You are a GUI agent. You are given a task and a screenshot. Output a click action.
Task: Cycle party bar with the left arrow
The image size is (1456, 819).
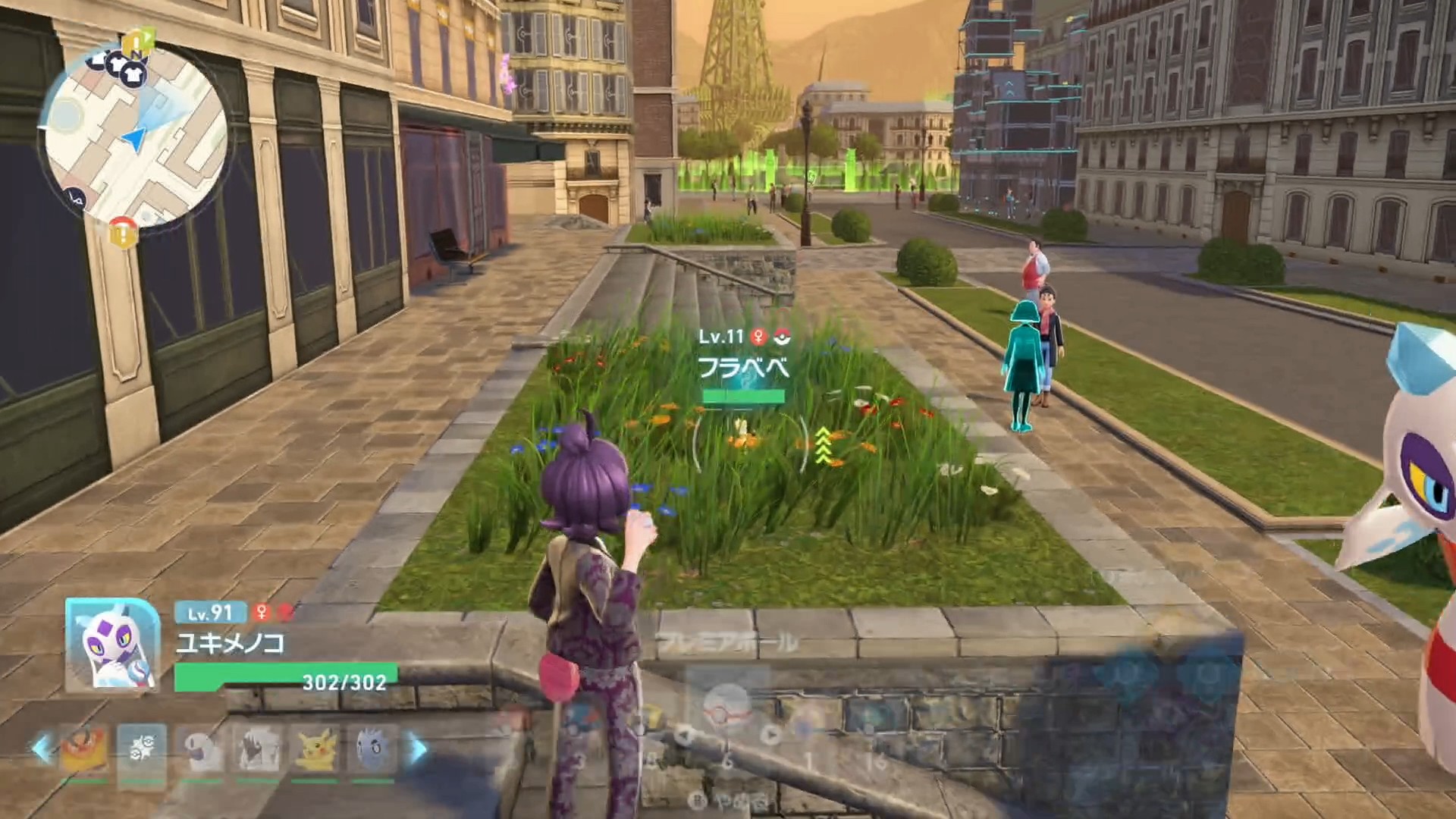point(42,749)
